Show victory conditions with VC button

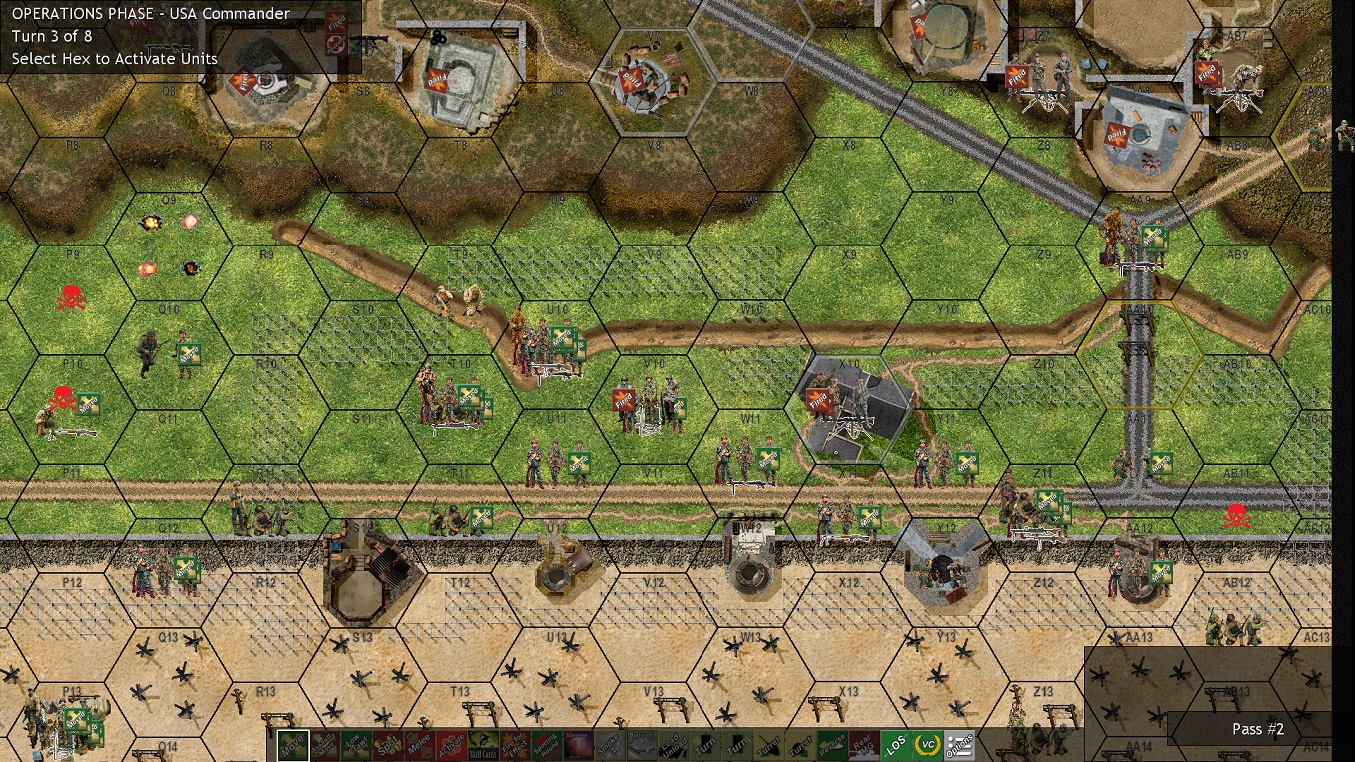[x=927, y=746]
